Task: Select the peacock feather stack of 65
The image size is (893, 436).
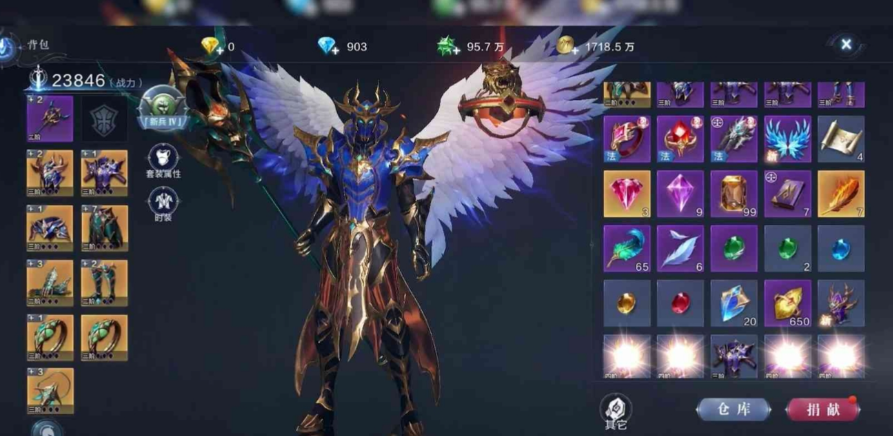Action: pyautogui.click(x=626, y=247)
